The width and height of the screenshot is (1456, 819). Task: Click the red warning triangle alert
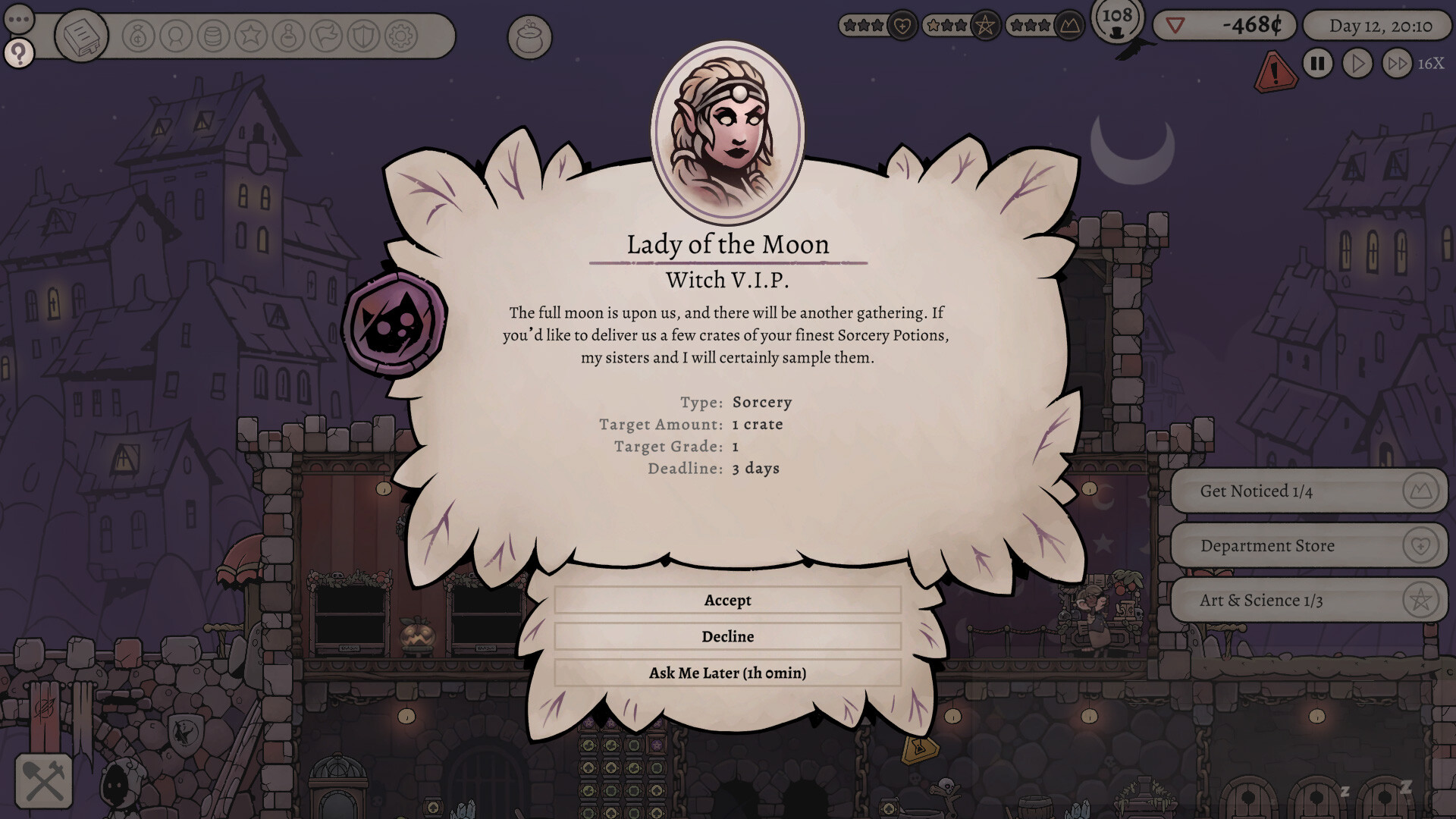pyautogui.click(x=1275, y=74)
